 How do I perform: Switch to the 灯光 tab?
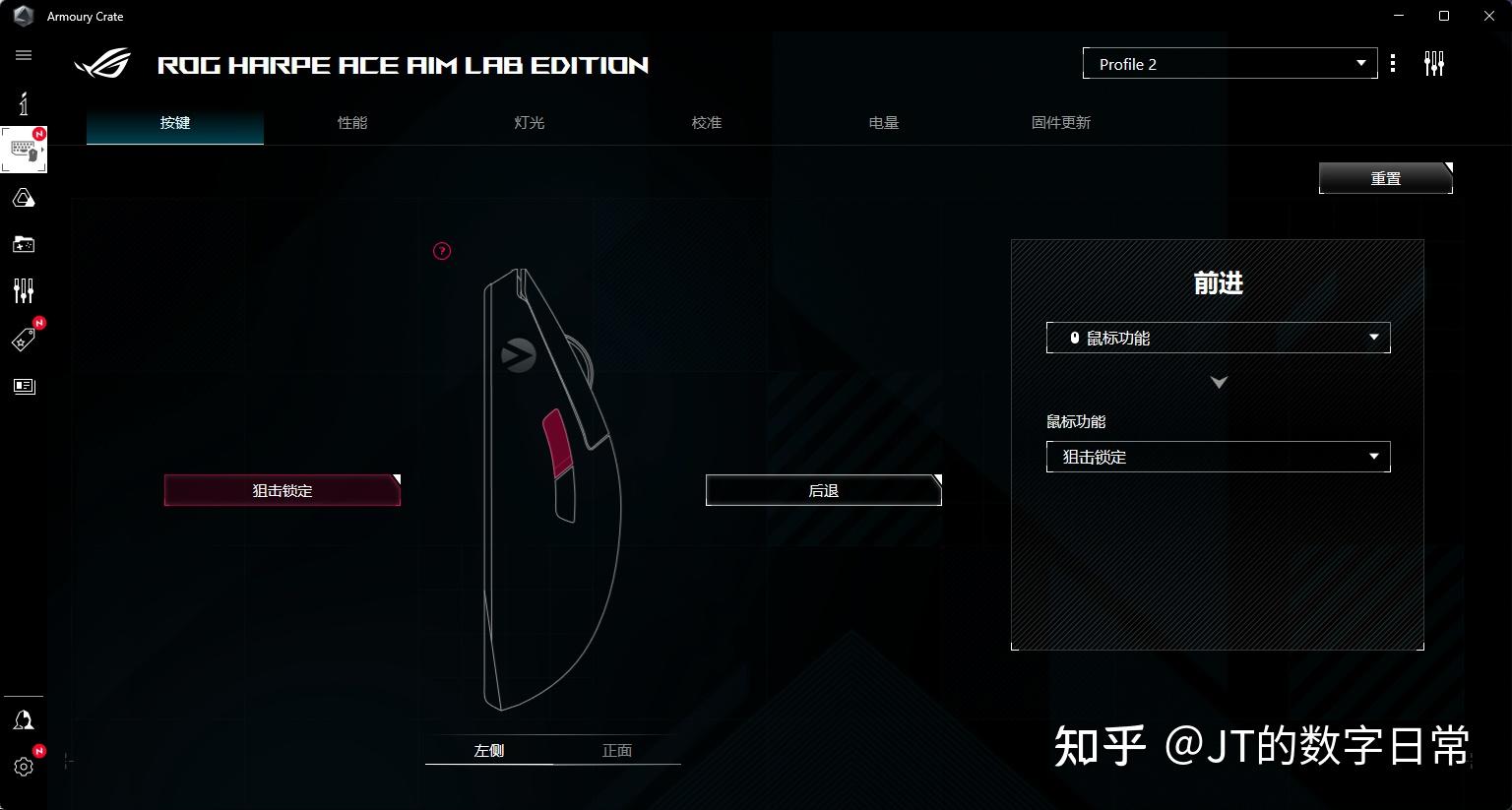coord(529,122)
